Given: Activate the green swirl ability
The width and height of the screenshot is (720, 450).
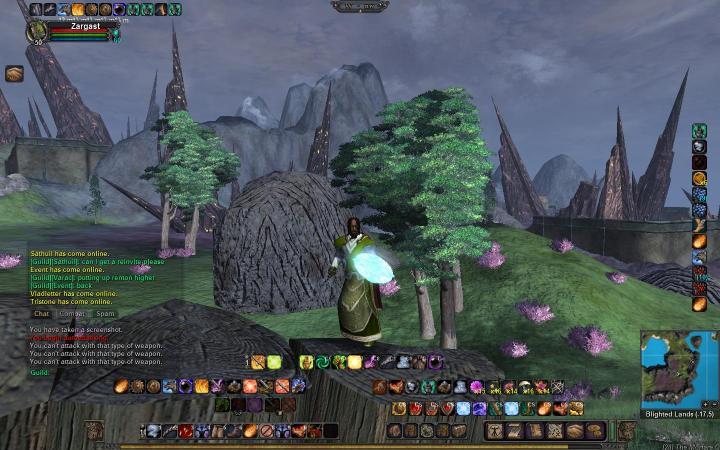Looking at the screenshot, I should point(322,362).
